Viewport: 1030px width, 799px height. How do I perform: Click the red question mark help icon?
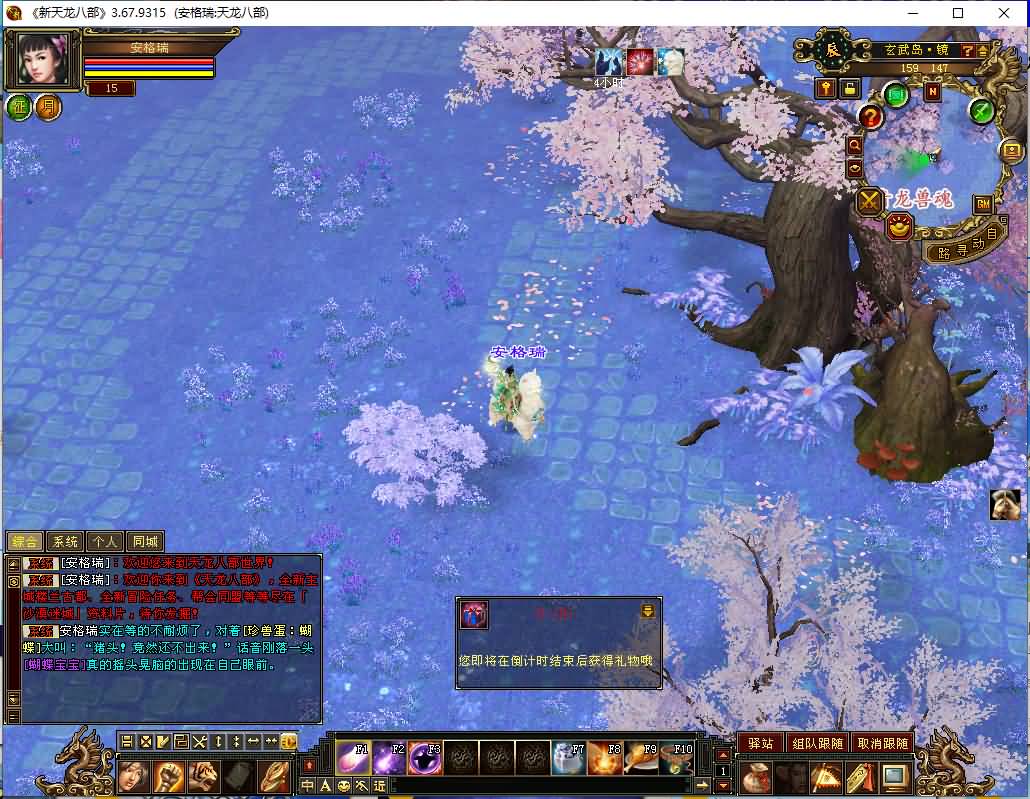tap(871, 117)
